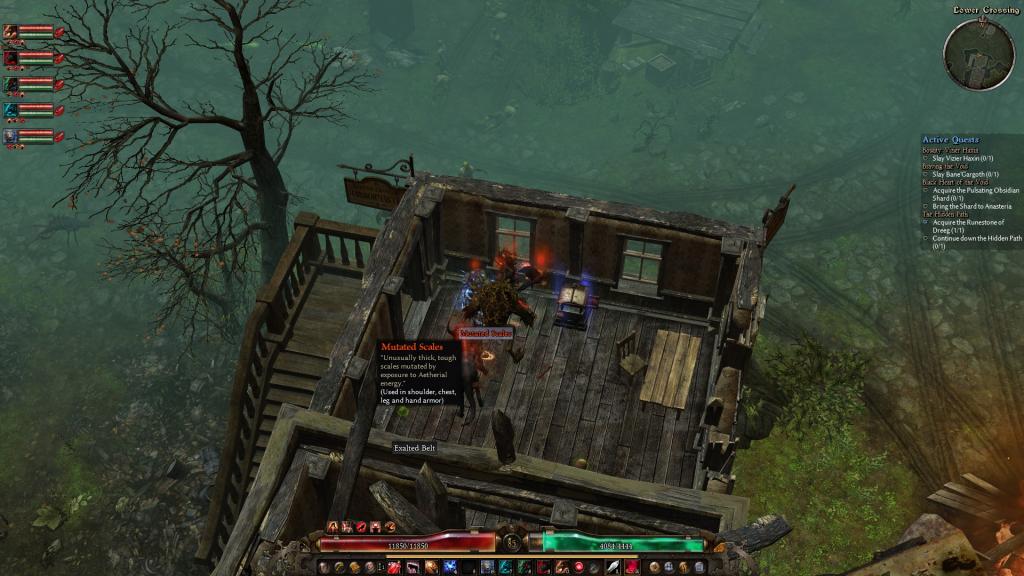Click the first active buff icon above health
Viewport: 1024px width, 576px height.
[x=333, y=526]
